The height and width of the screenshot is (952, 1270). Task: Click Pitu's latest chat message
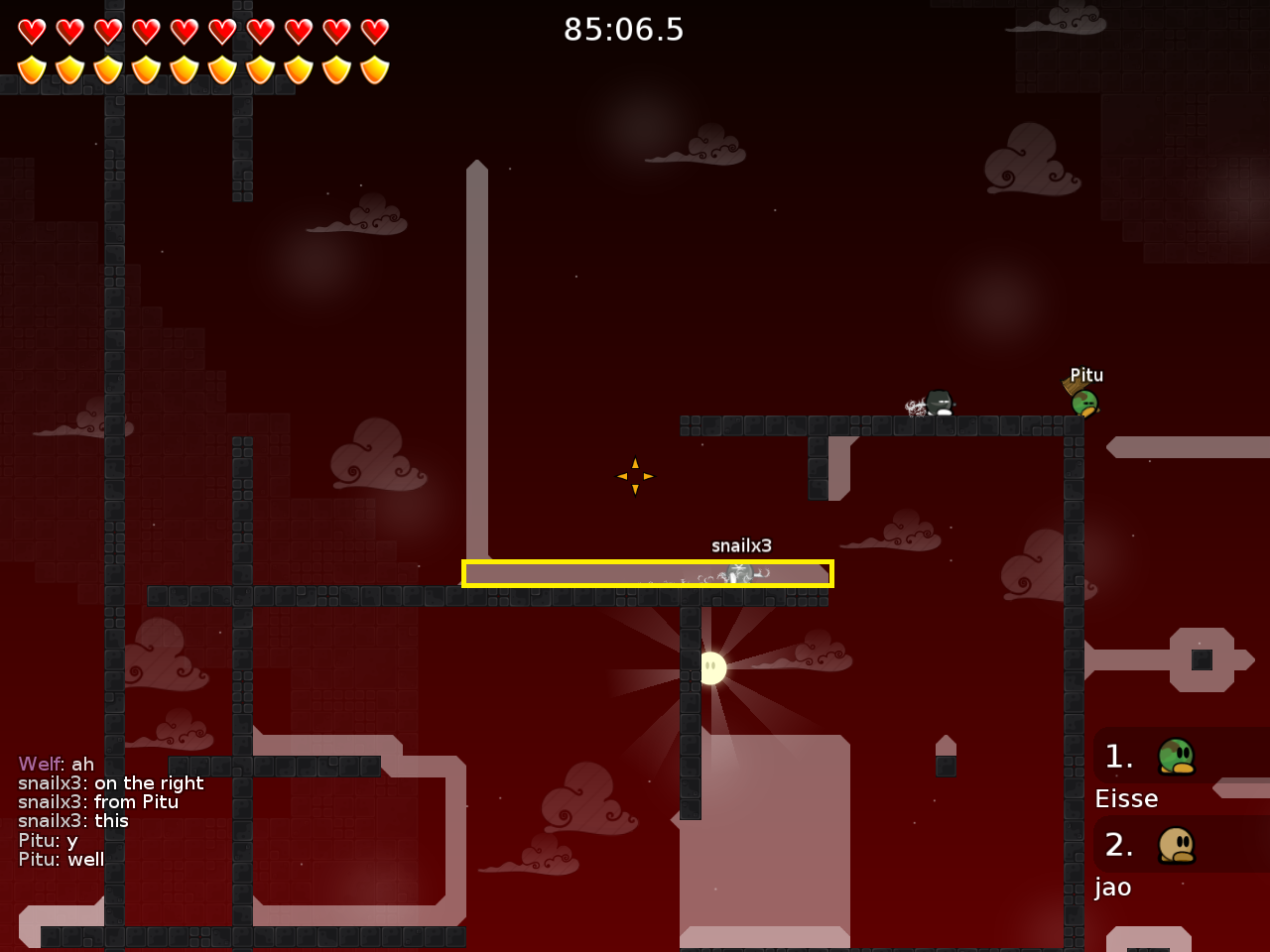tap(62, 860)
